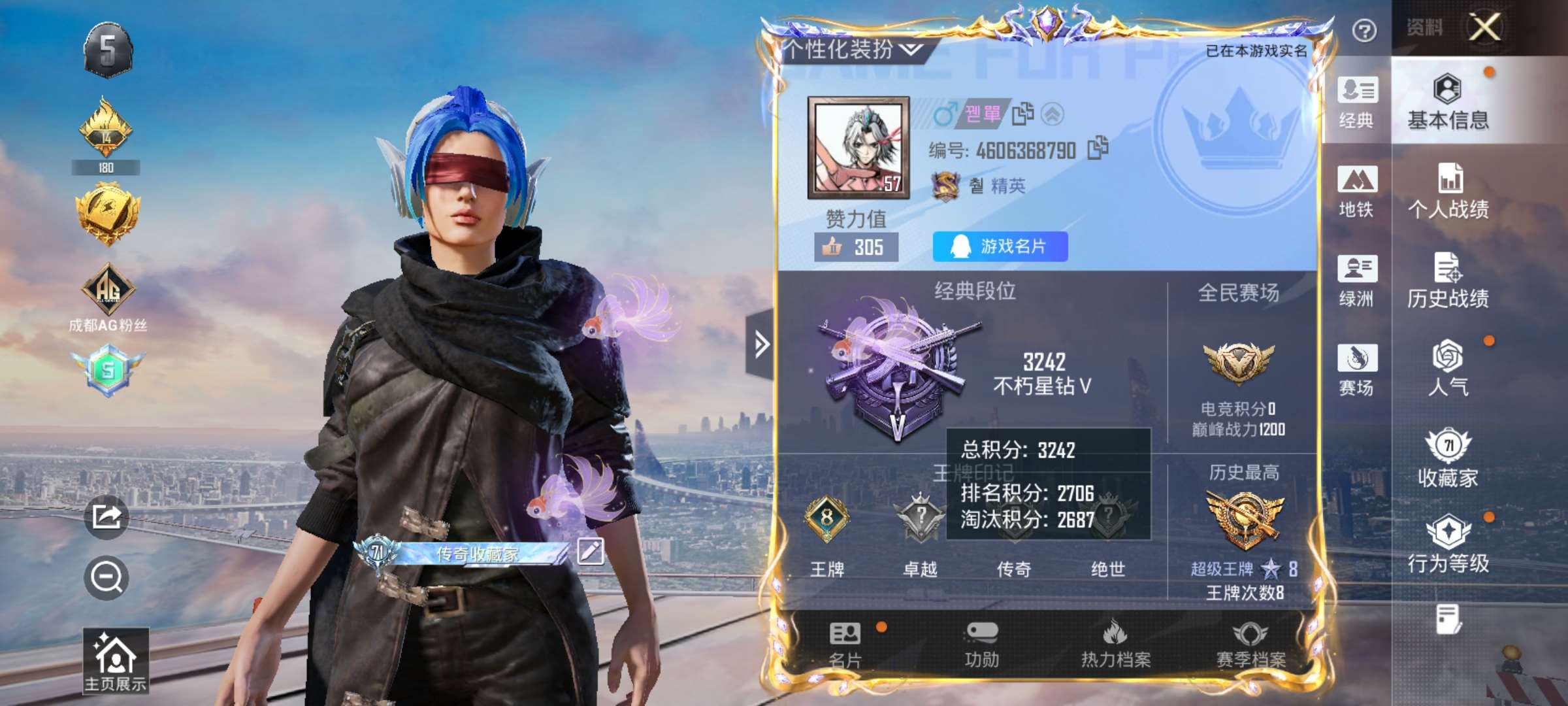This screenshot has height=706, width=1568.
Task: Select the 经典 mode tab
Action: (x=1356, y=102)
